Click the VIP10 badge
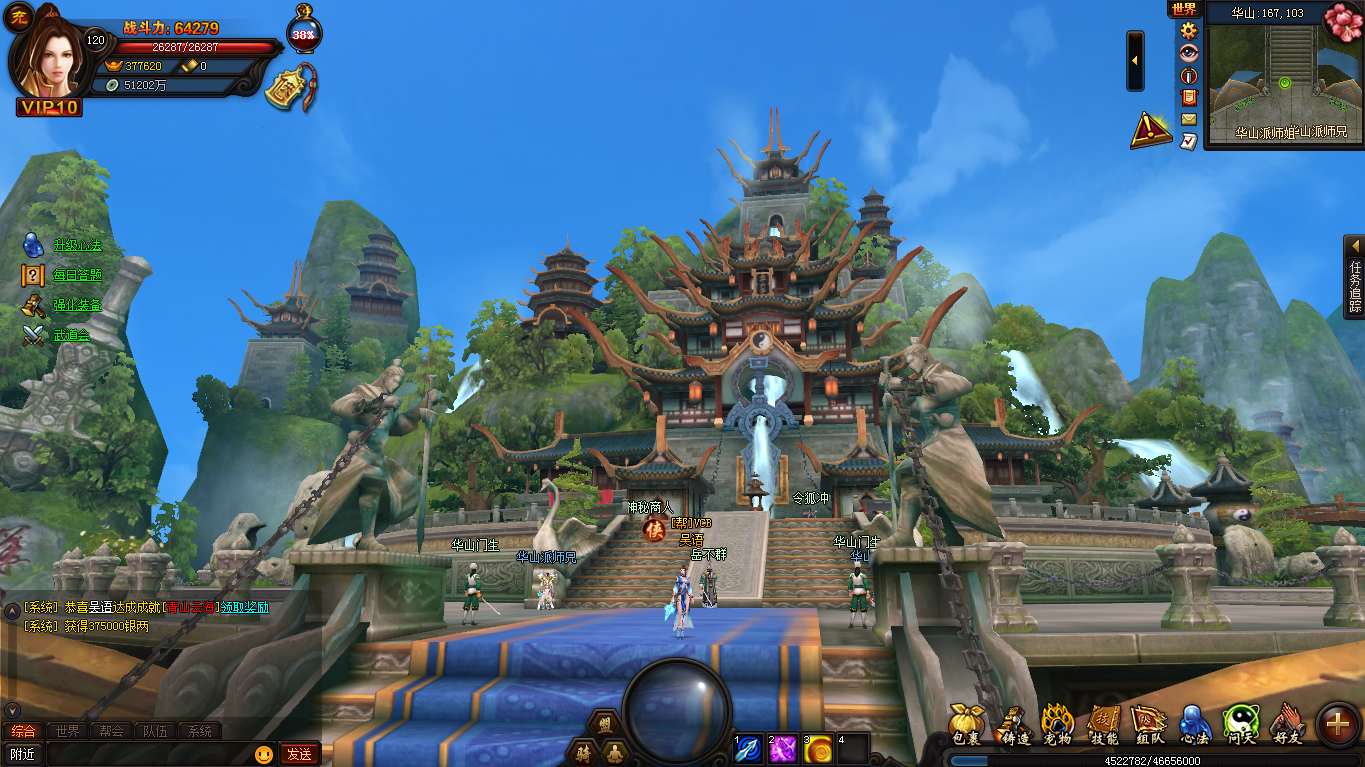 click(x=49, y=107)
